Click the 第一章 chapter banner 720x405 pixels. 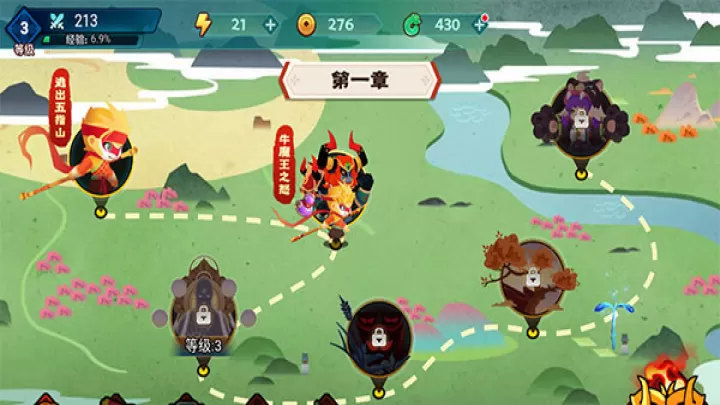pyautogui.click(x=359, y=81)
